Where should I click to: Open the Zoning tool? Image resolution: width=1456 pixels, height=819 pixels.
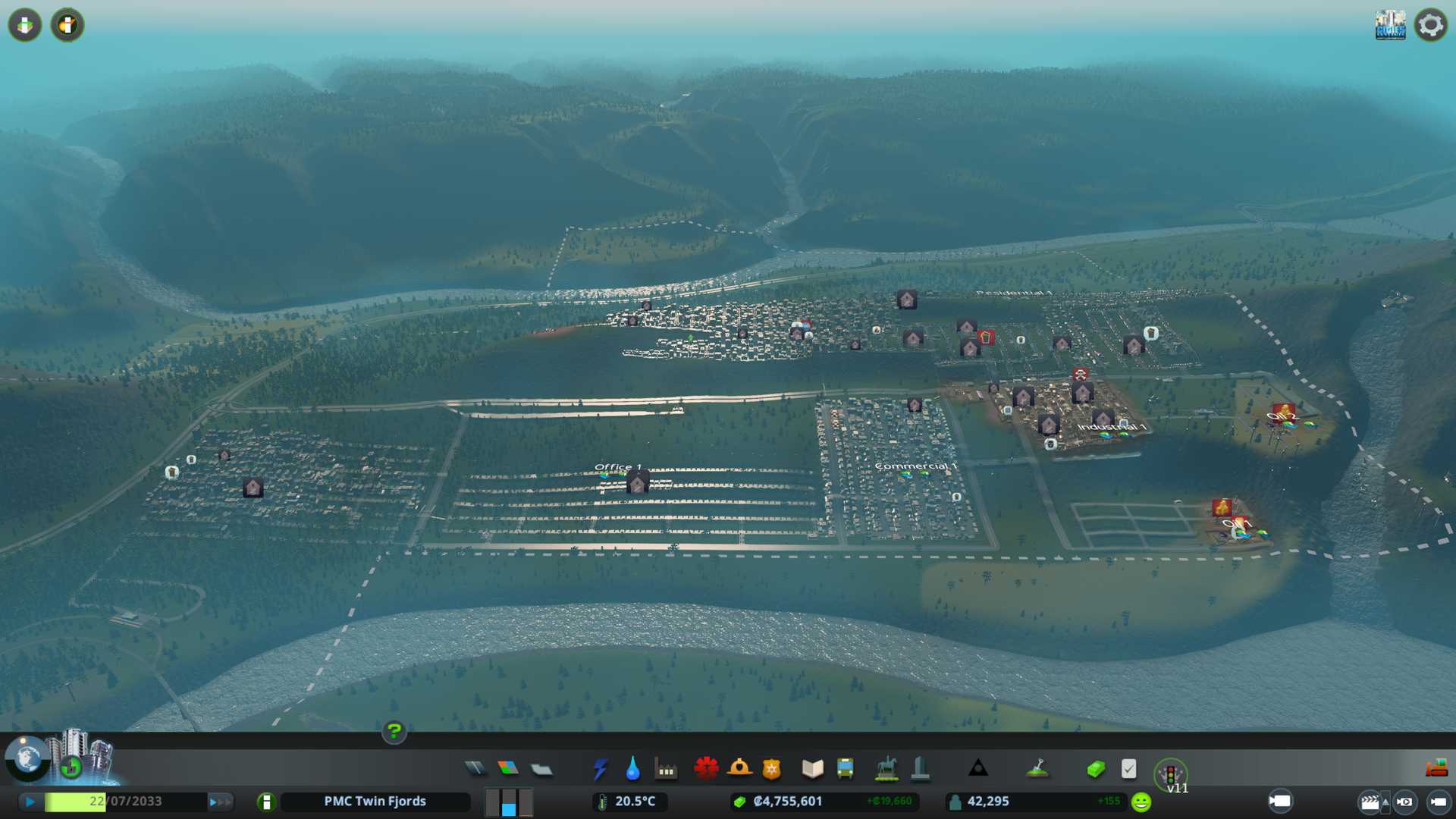pyautogui.click(x=508, y=769)
